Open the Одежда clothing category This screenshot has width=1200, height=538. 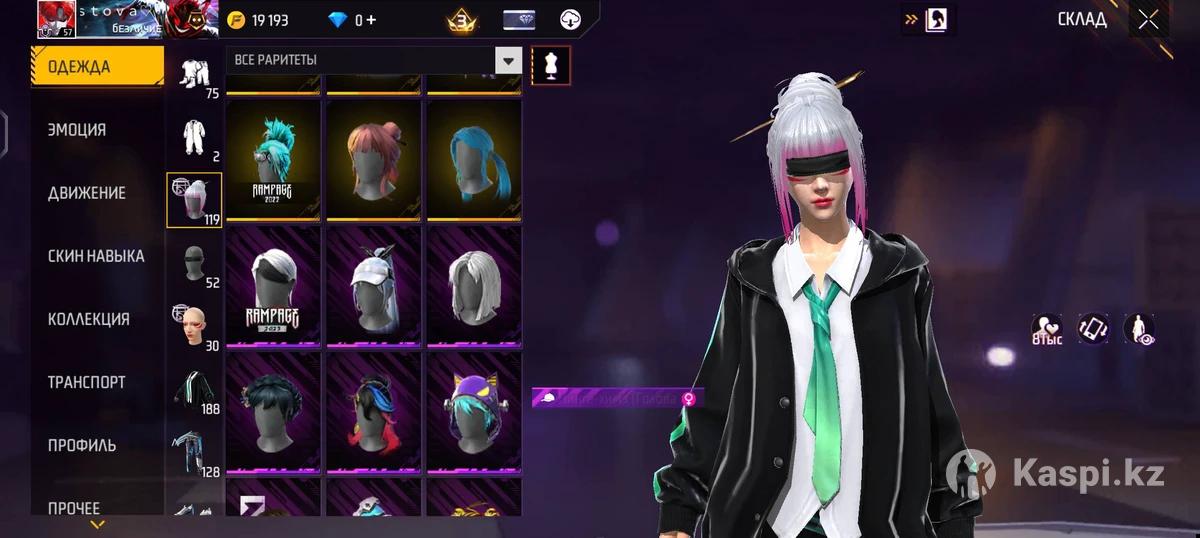point(97,67)
